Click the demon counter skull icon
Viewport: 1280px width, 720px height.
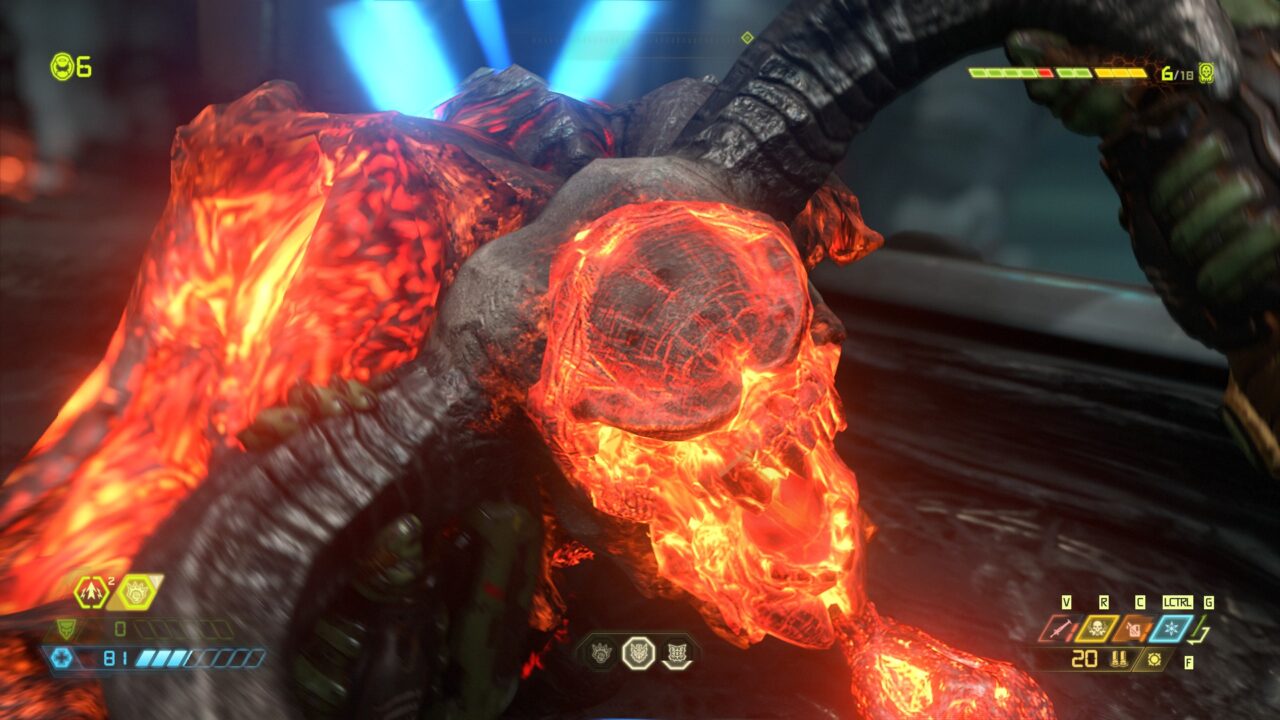pyautogui.click(x=1206, y=73)
